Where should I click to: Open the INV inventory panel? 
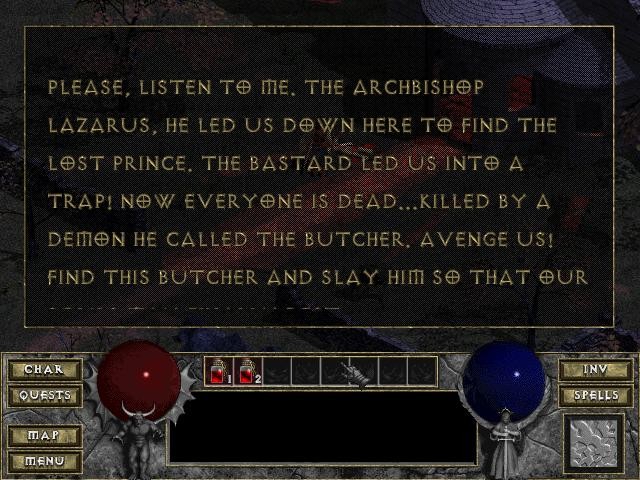click(x=595, y=370)
